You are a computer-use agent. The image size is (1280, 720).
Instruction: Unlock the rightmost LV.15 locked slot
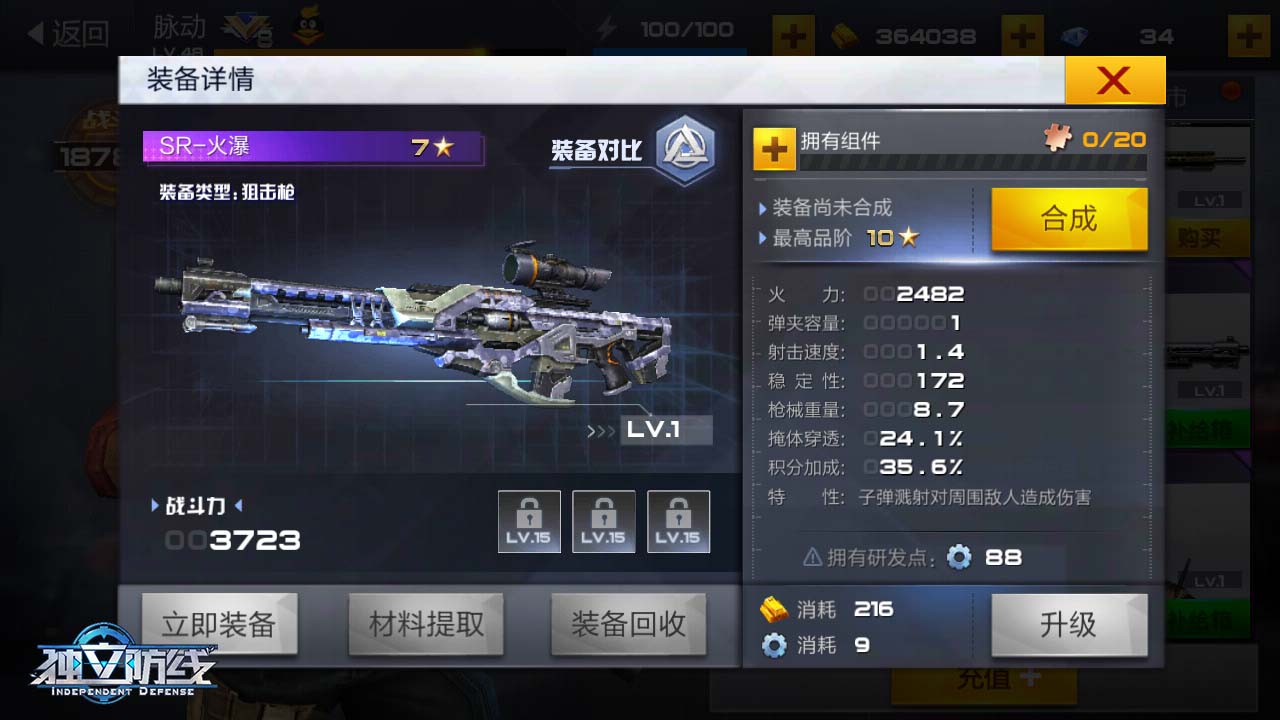[x=678, y=520]
